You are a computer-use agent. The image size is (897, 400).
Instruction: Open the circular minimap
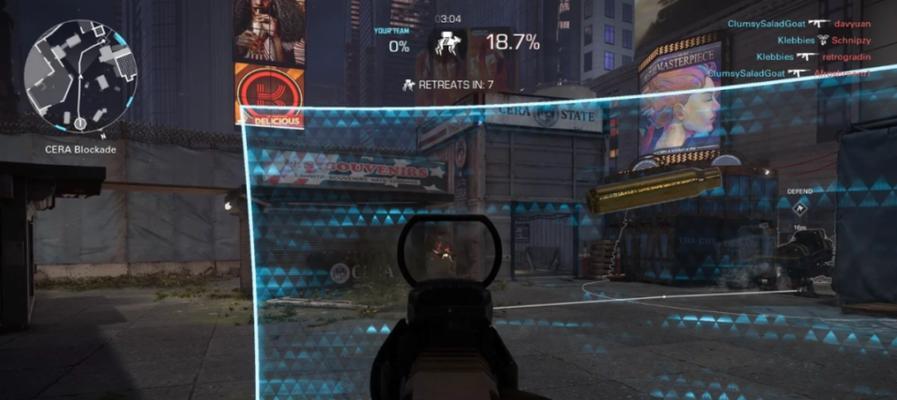[x=78, y=79]
